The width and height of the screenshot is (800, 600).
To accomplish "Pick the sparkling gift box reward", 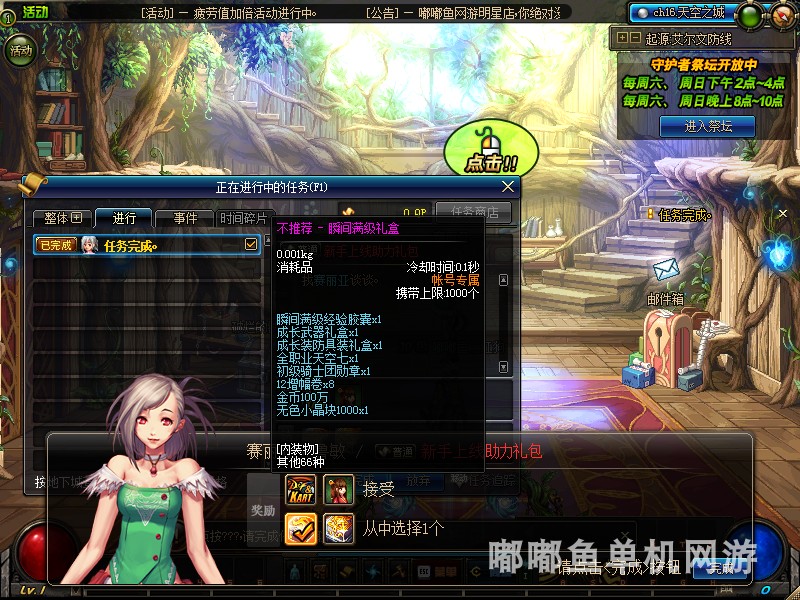I will pos(338,528).
